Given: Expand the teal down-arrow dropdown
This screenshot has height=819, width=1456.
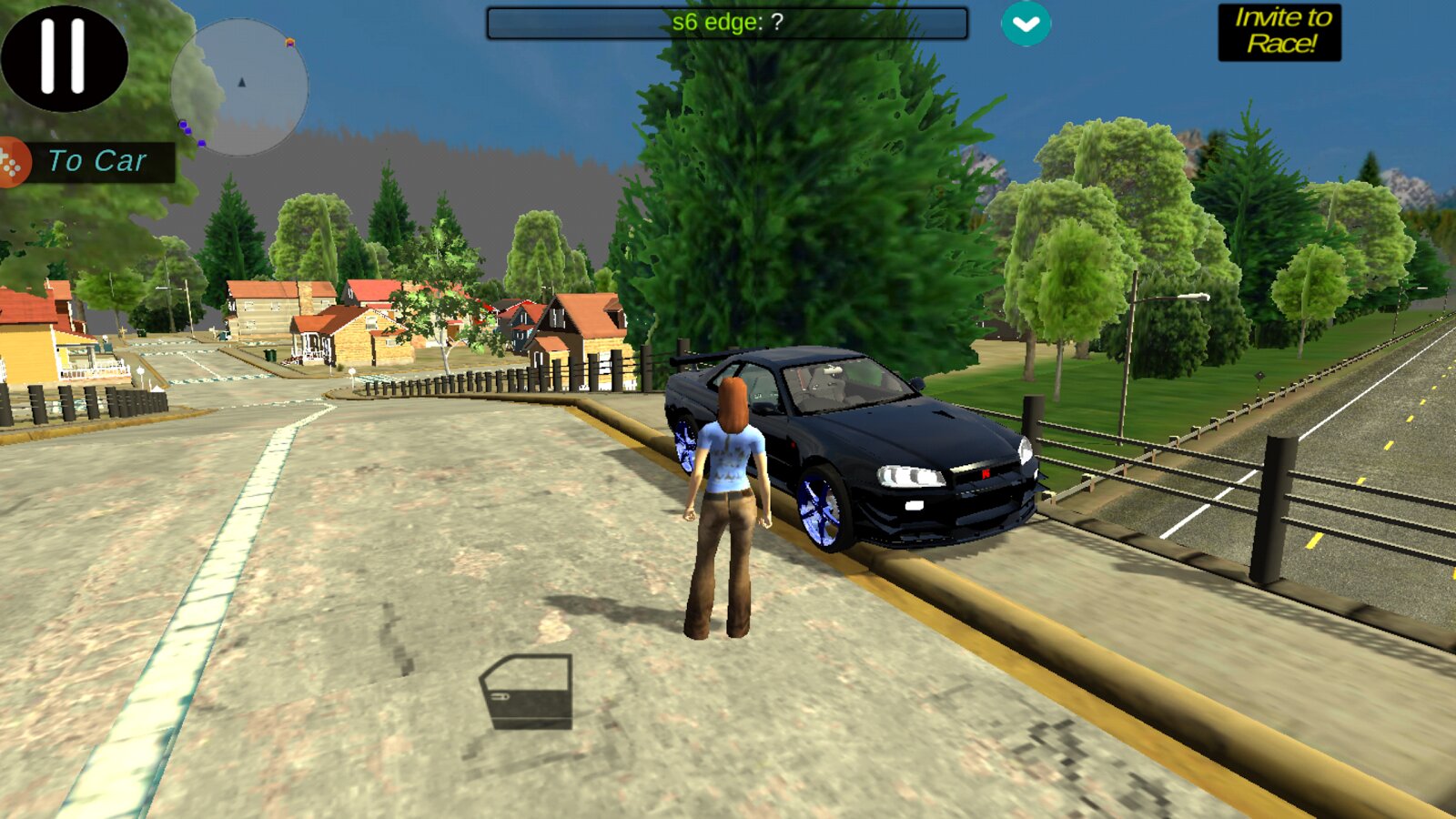Looking at the screenshot, I should coord(1026,24).
